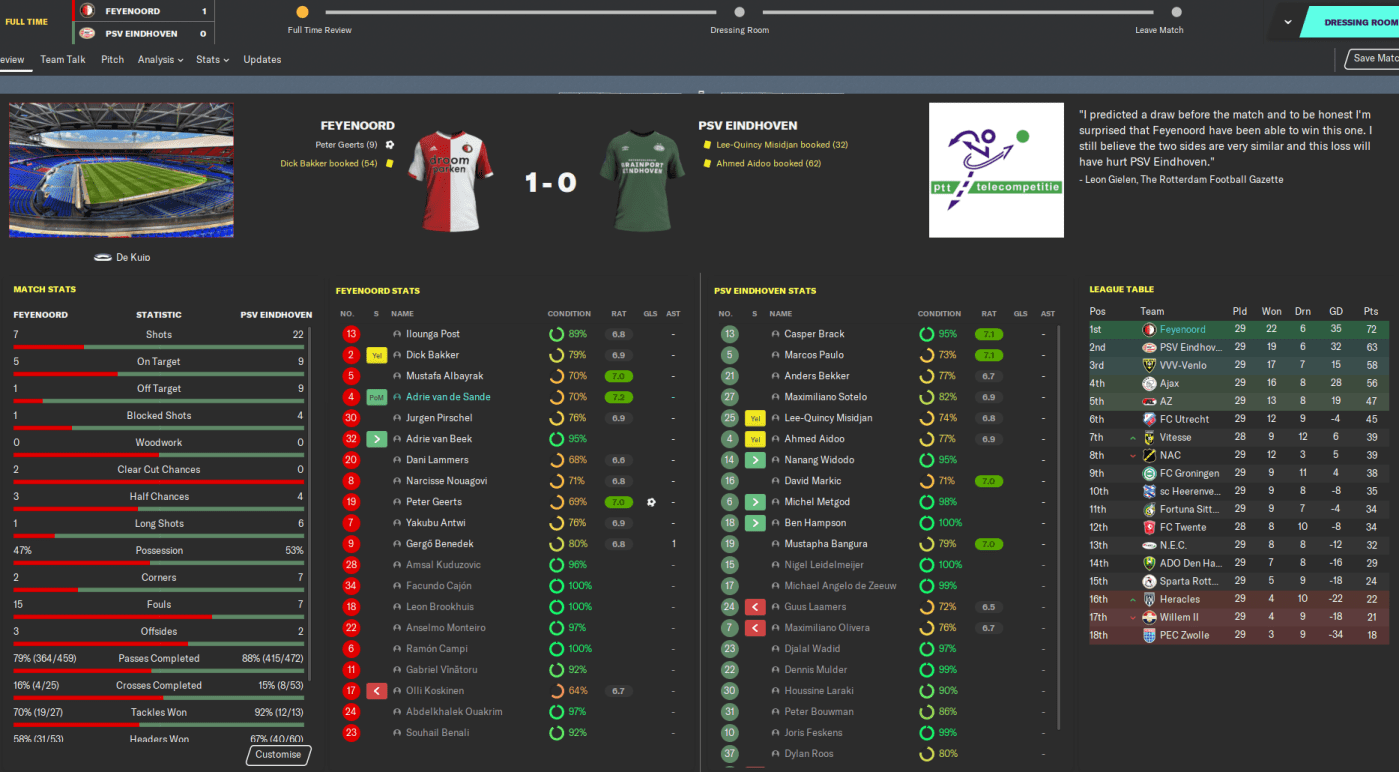Open Casper Brack's player profile
The image size is (1399, 772).
(814, 334)
